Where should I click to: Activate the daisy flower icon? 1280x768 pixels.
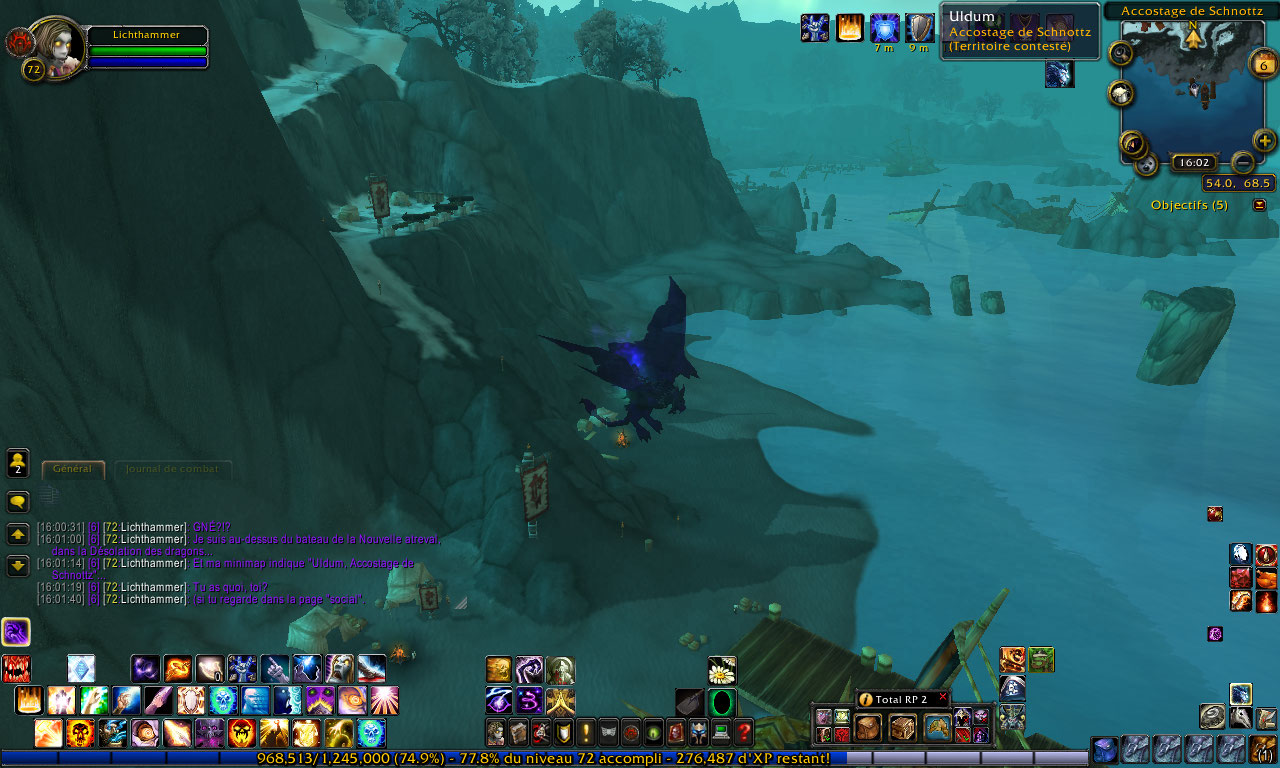tap(722, 670)
